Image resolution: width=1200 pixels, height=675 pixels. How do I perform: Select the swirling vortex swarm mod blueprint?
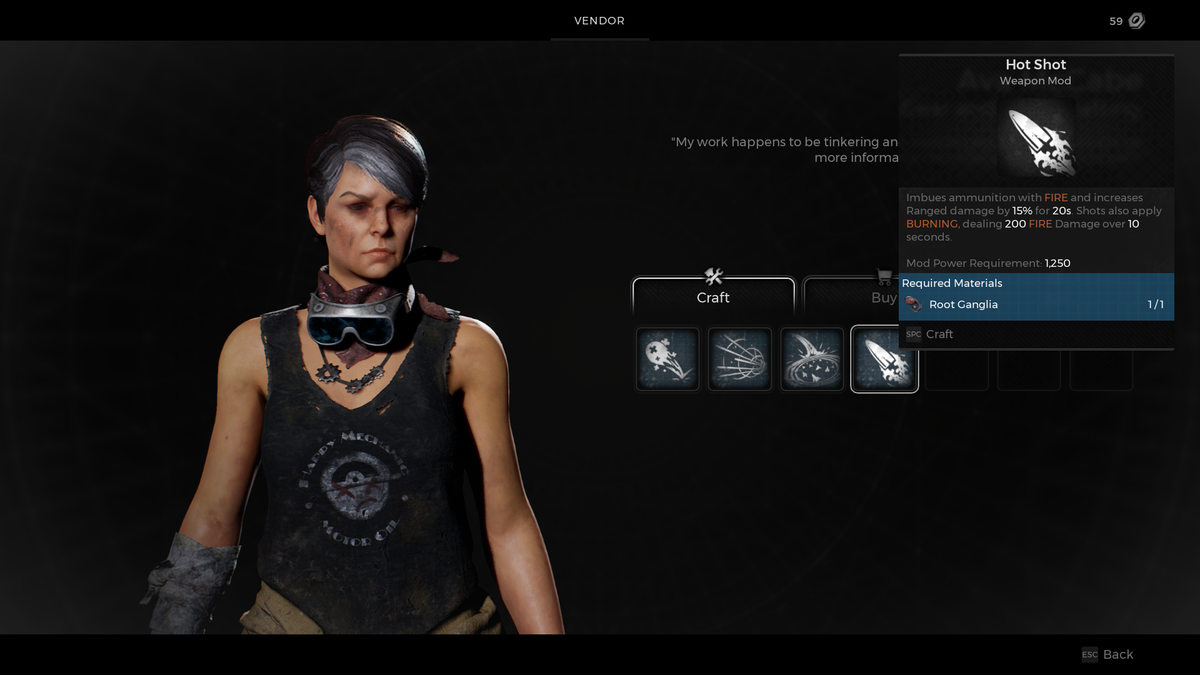pos(812,359)
